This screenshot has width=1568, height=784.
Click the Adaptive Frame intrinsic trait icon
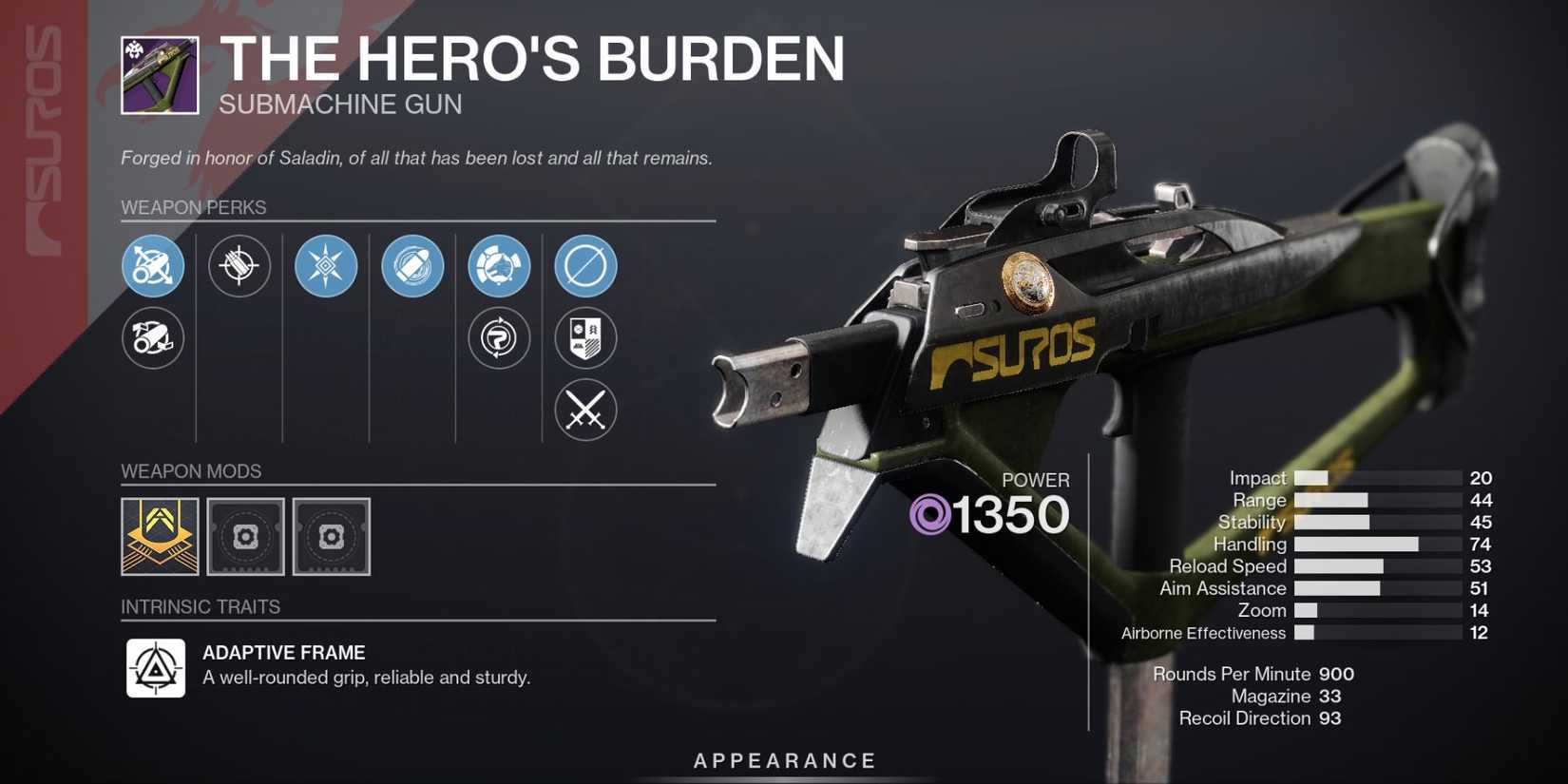tap(155, 665)
